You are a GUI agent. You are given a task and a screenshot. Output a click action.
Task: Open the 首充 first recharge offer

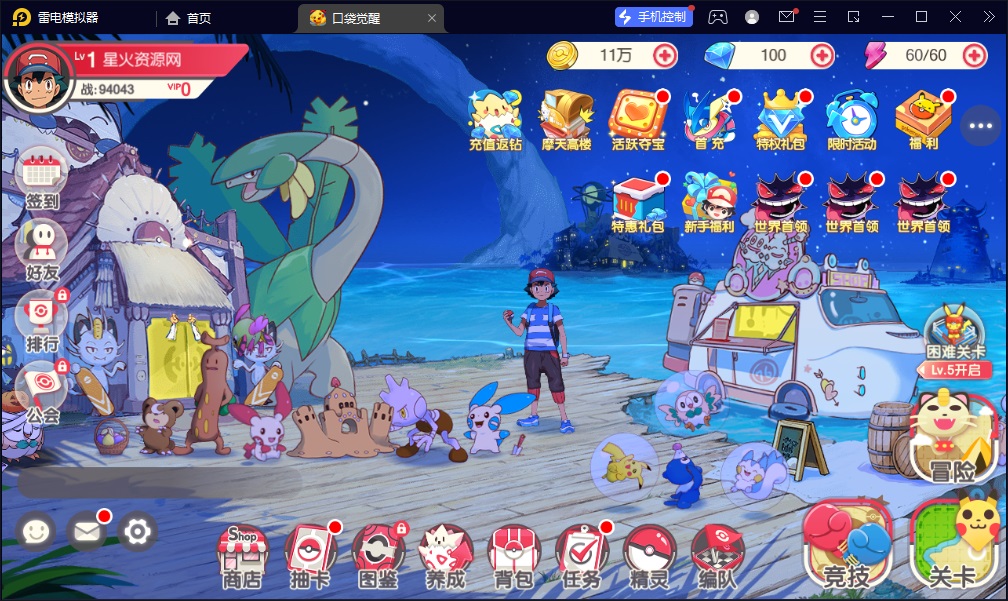tap(709, 120)
